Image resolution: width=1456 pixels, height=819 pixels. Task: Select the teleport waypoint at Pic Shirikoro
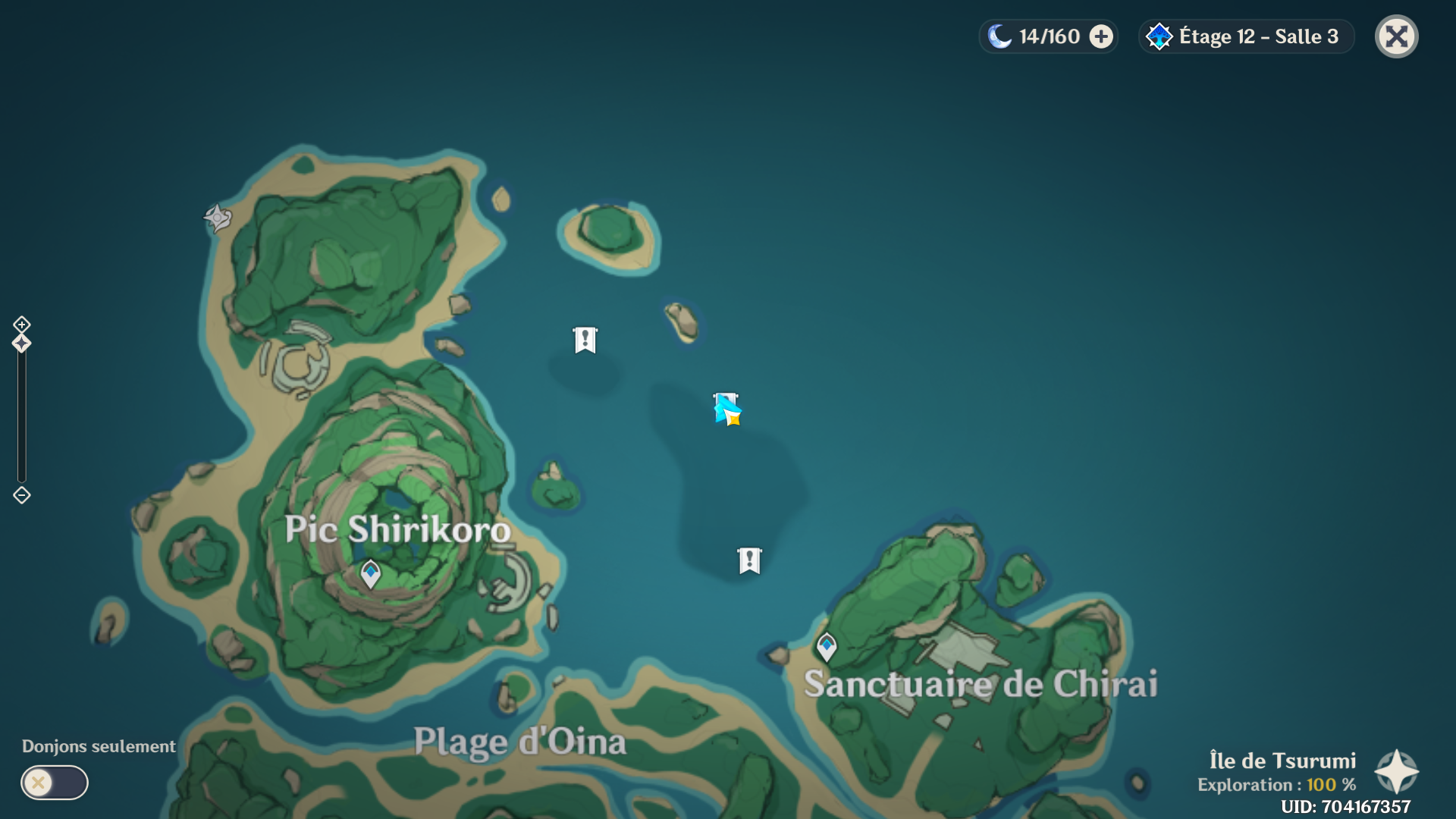(370, 573)
